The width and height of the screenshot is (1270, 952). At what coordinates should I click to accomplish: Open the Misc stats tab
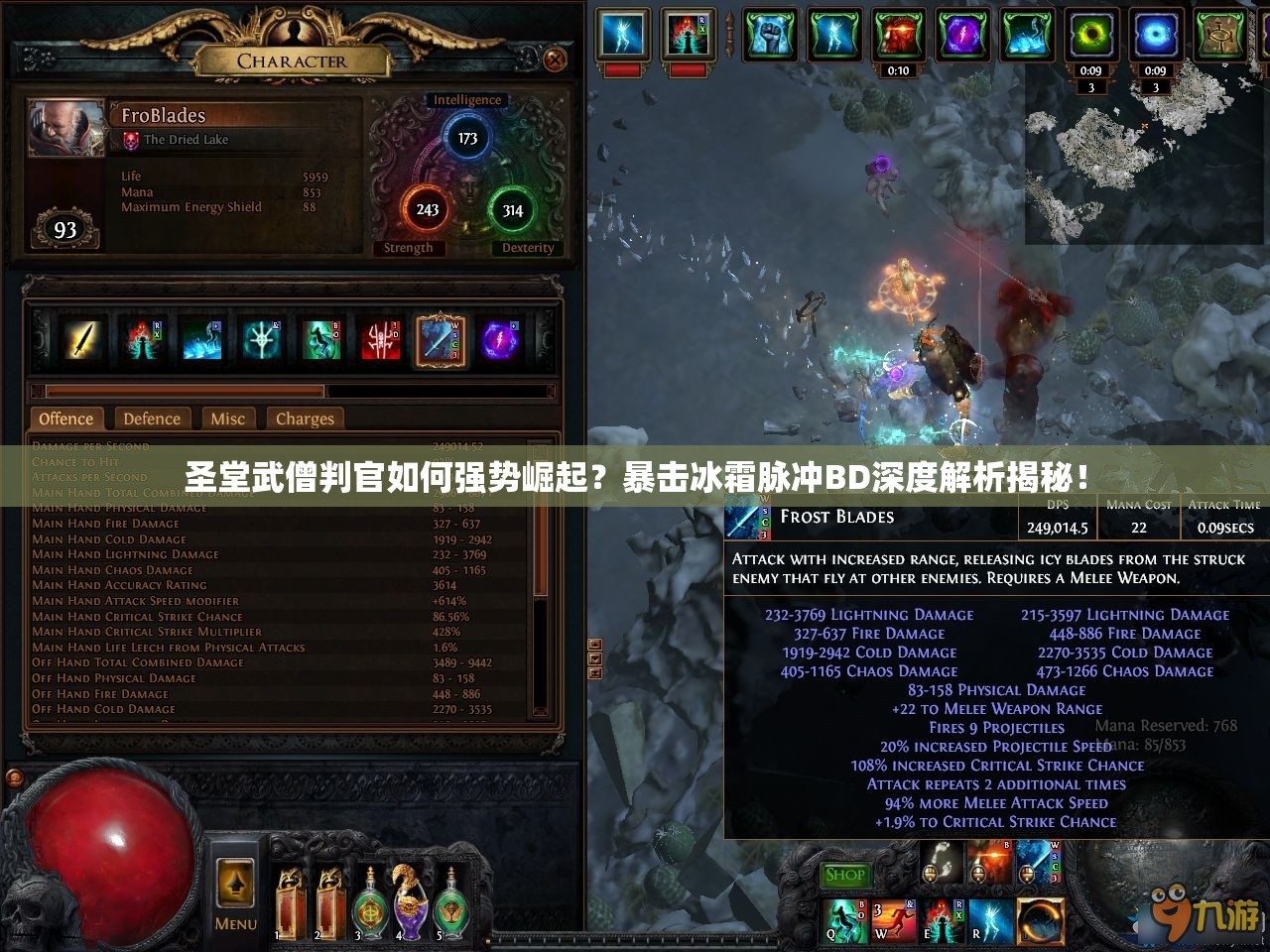pyautogui.click(x=227, y=418)
